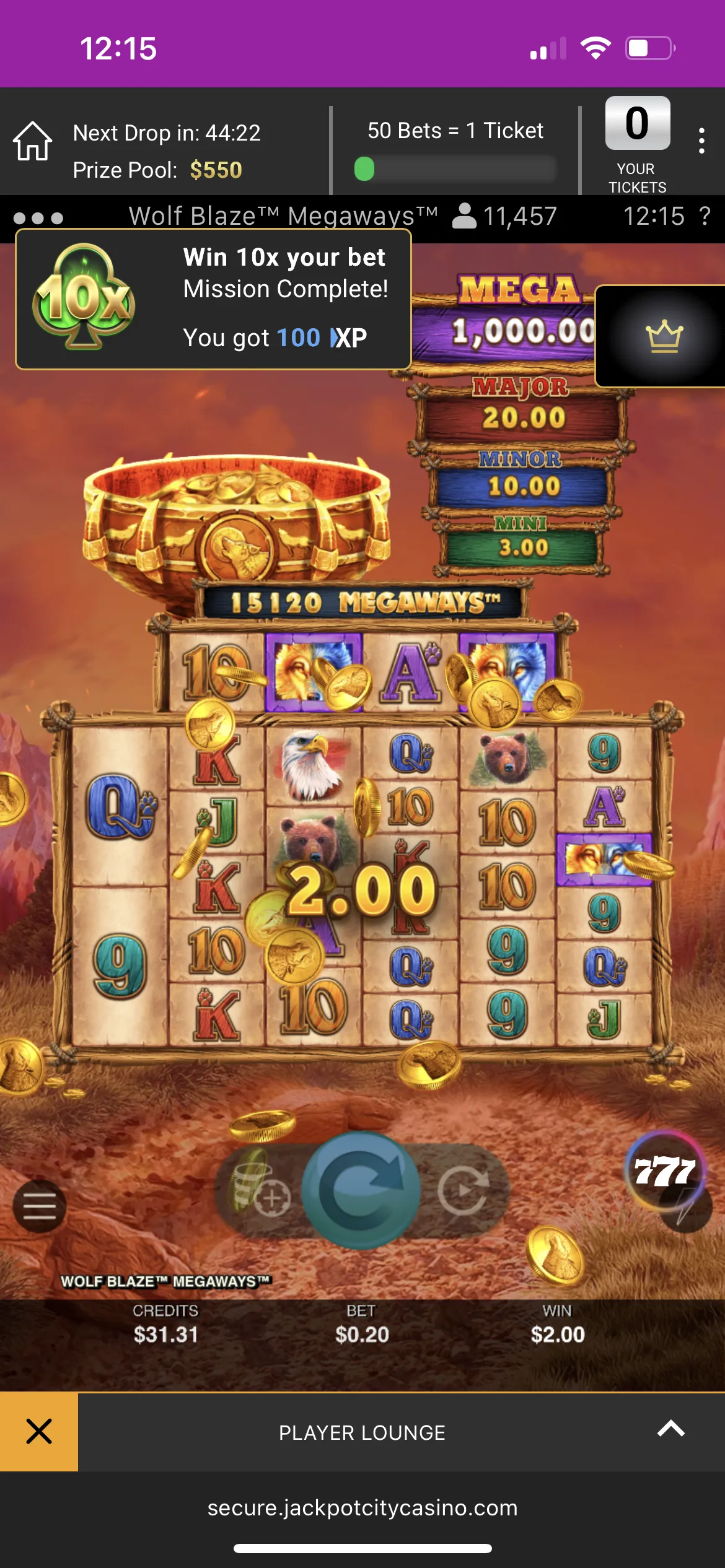View the 10x Mission Complete notification
Viewport: 725px width, 1568px height.
pyautogui.click(x=213, y=299)
